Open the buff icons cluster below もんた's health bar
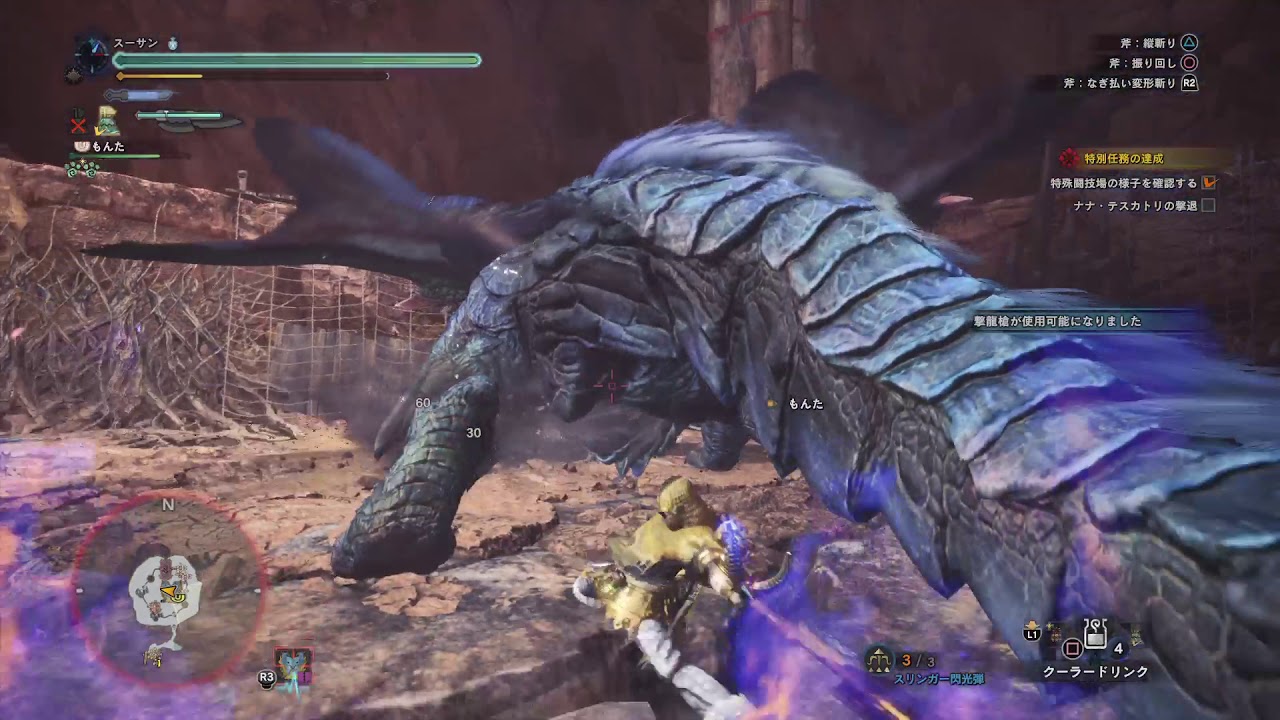 tap(81, 169)
